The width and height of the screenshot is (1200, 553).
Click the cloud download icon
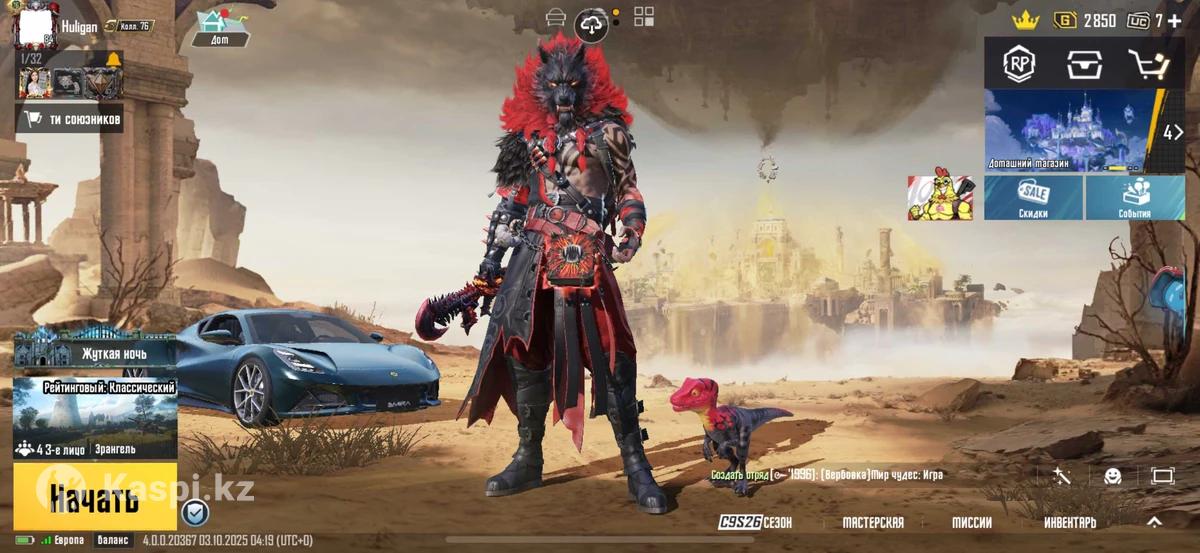(594, 25)
